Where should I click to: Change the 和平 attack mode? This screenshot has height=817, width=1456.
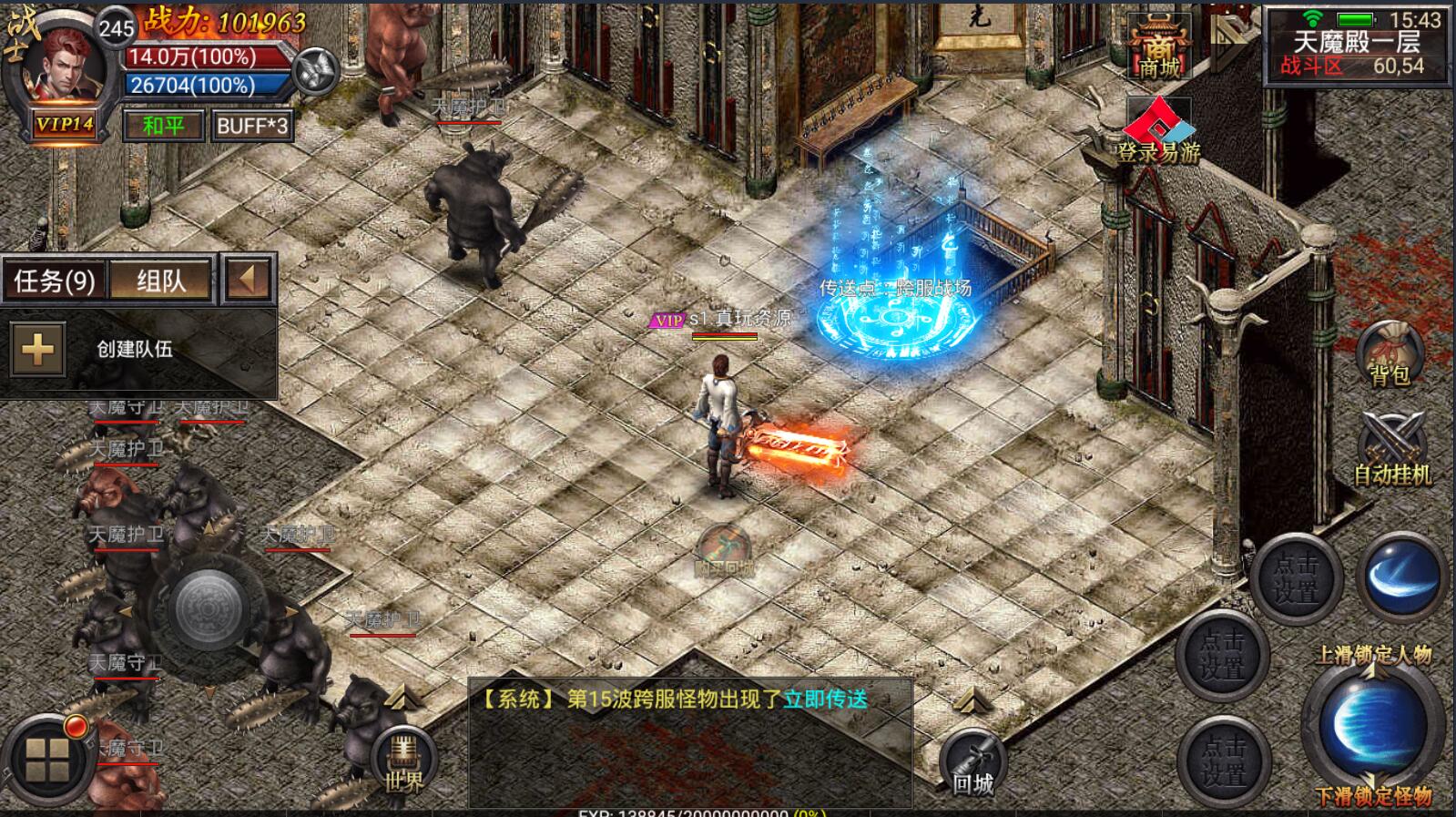coord(163,126)
